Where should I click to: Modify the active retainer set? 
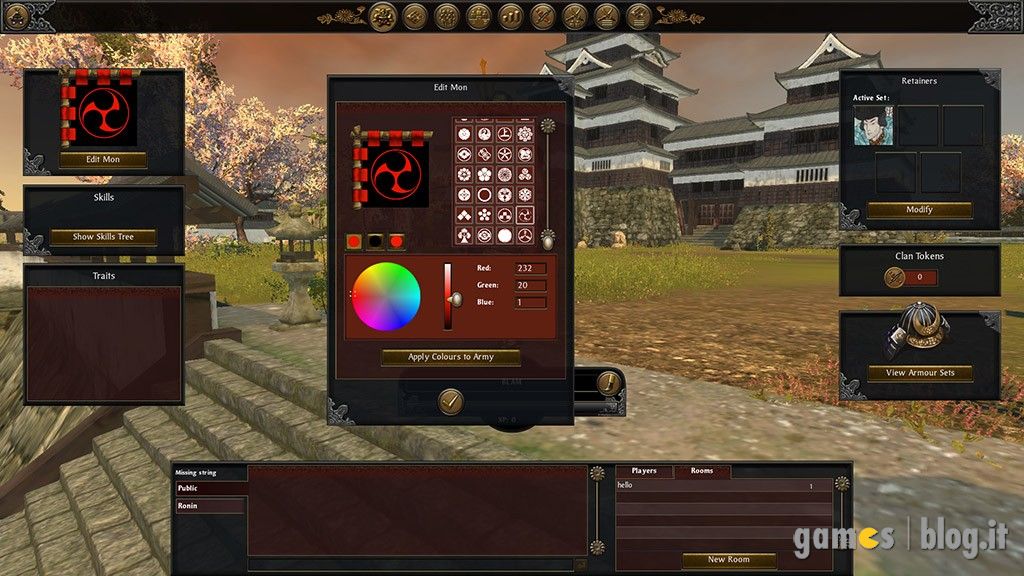[x=919, y=210]
